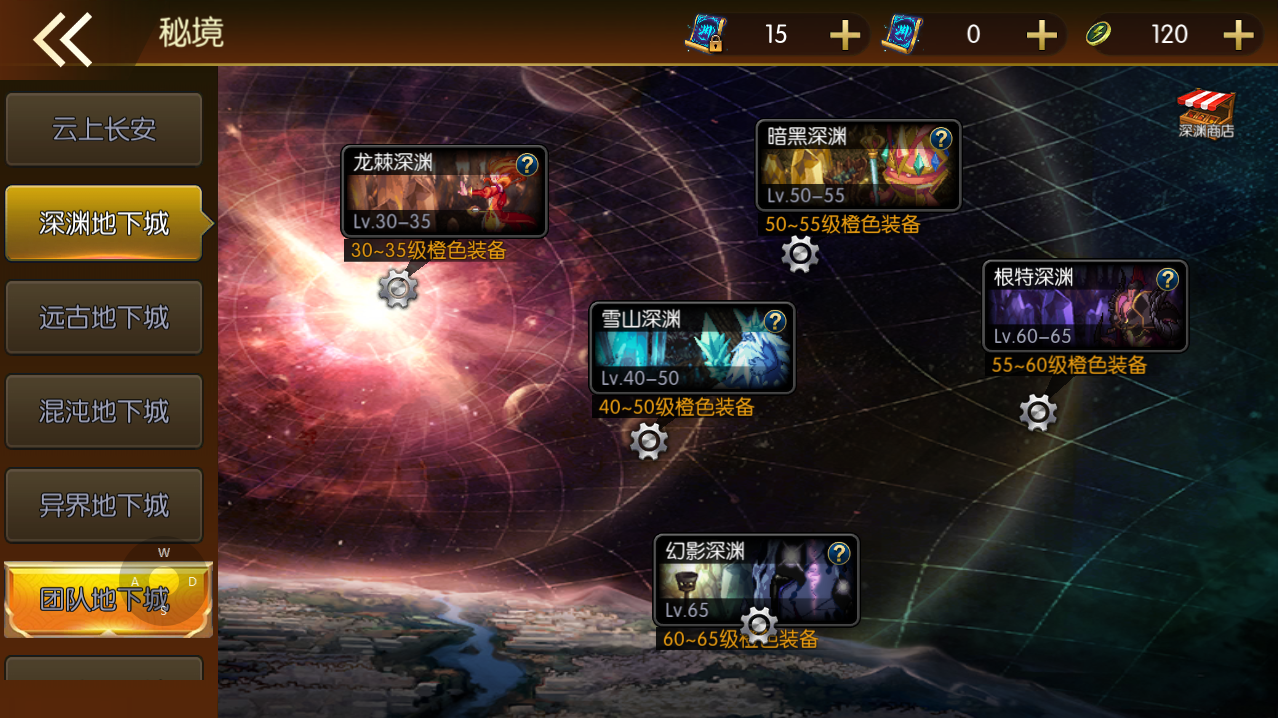Select the 深渊地下城 tab
1278x718 pixels.
(x=104, y=223)
